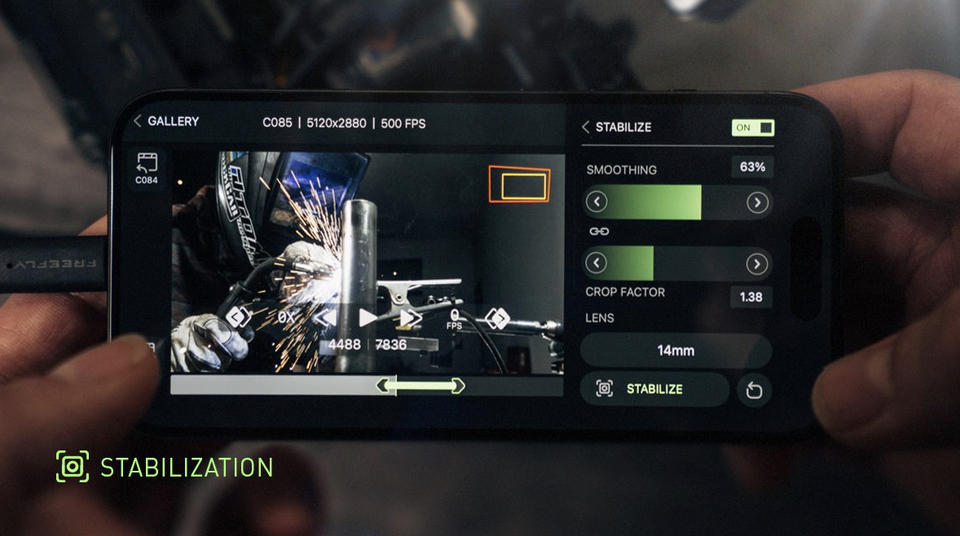Go back to the Gallery

tap(166, 121)
